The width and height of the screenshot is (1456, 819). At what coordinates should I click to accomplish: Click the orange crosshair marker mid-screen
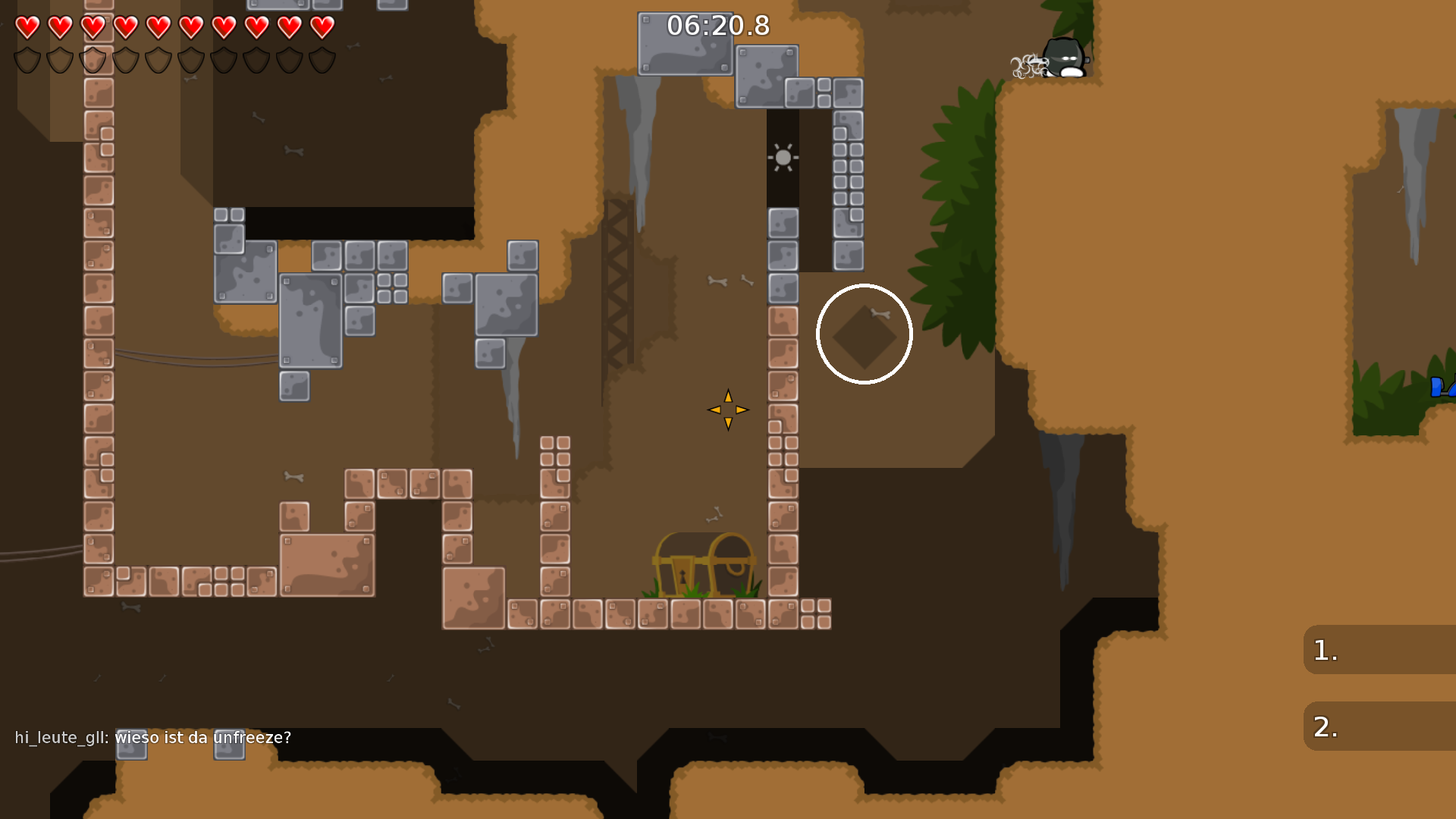(x=727, y=409)
